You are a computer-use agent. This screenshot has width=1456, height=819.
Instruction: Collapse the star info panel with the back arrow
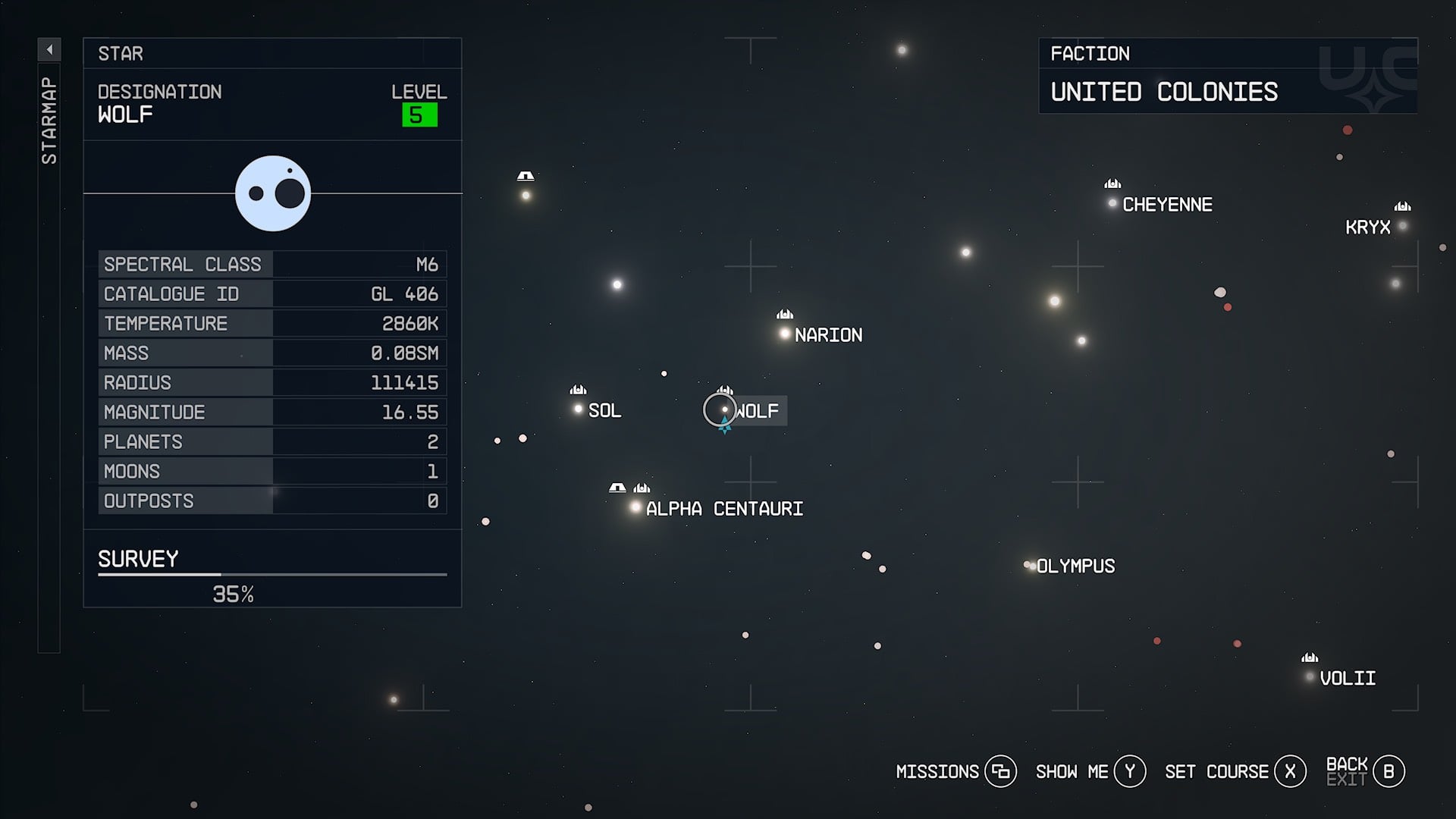click(x=50, y=47)
